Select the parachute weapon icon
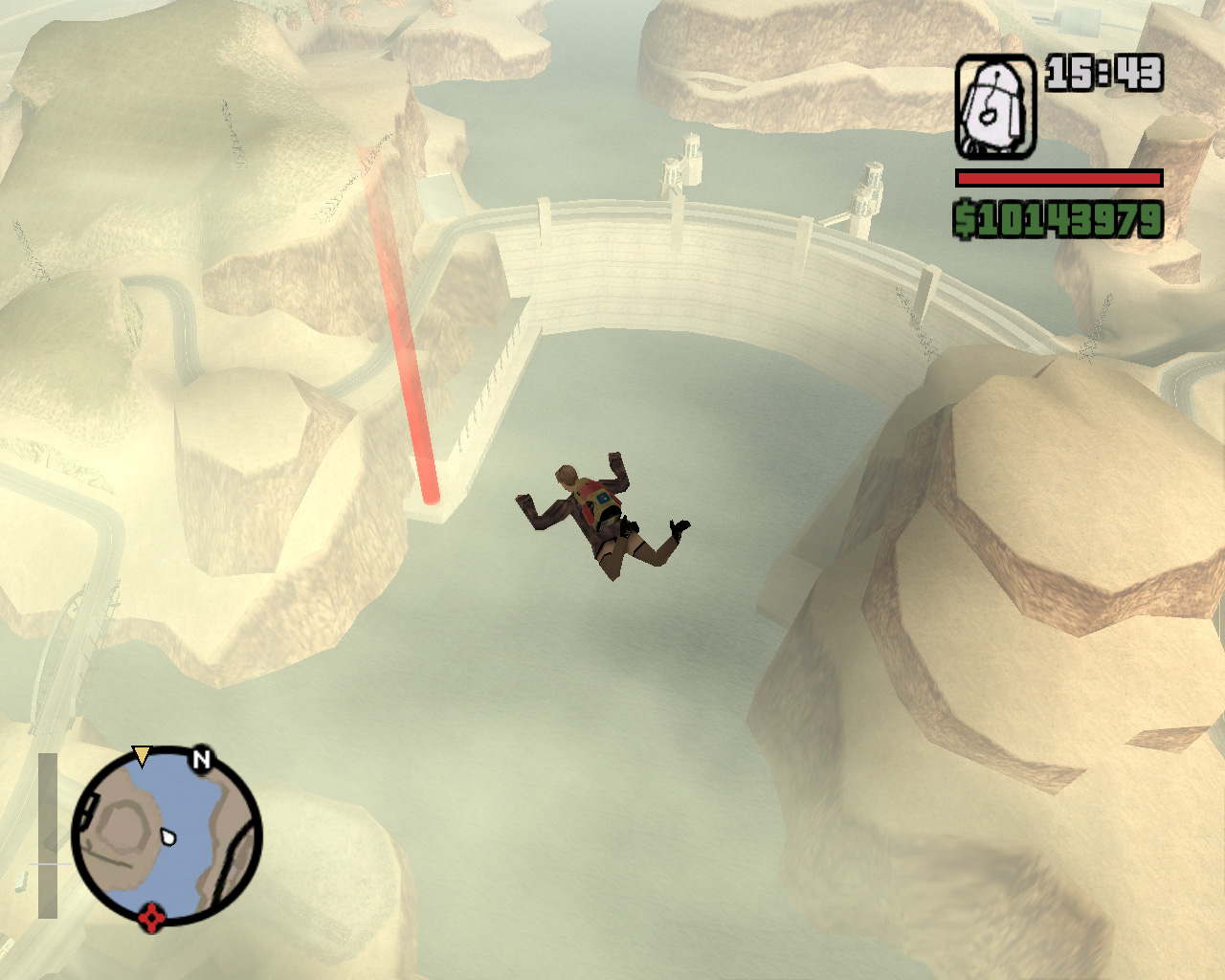Image resolution: width=1225 pixels, height=980 pixels. coord(995,107)
